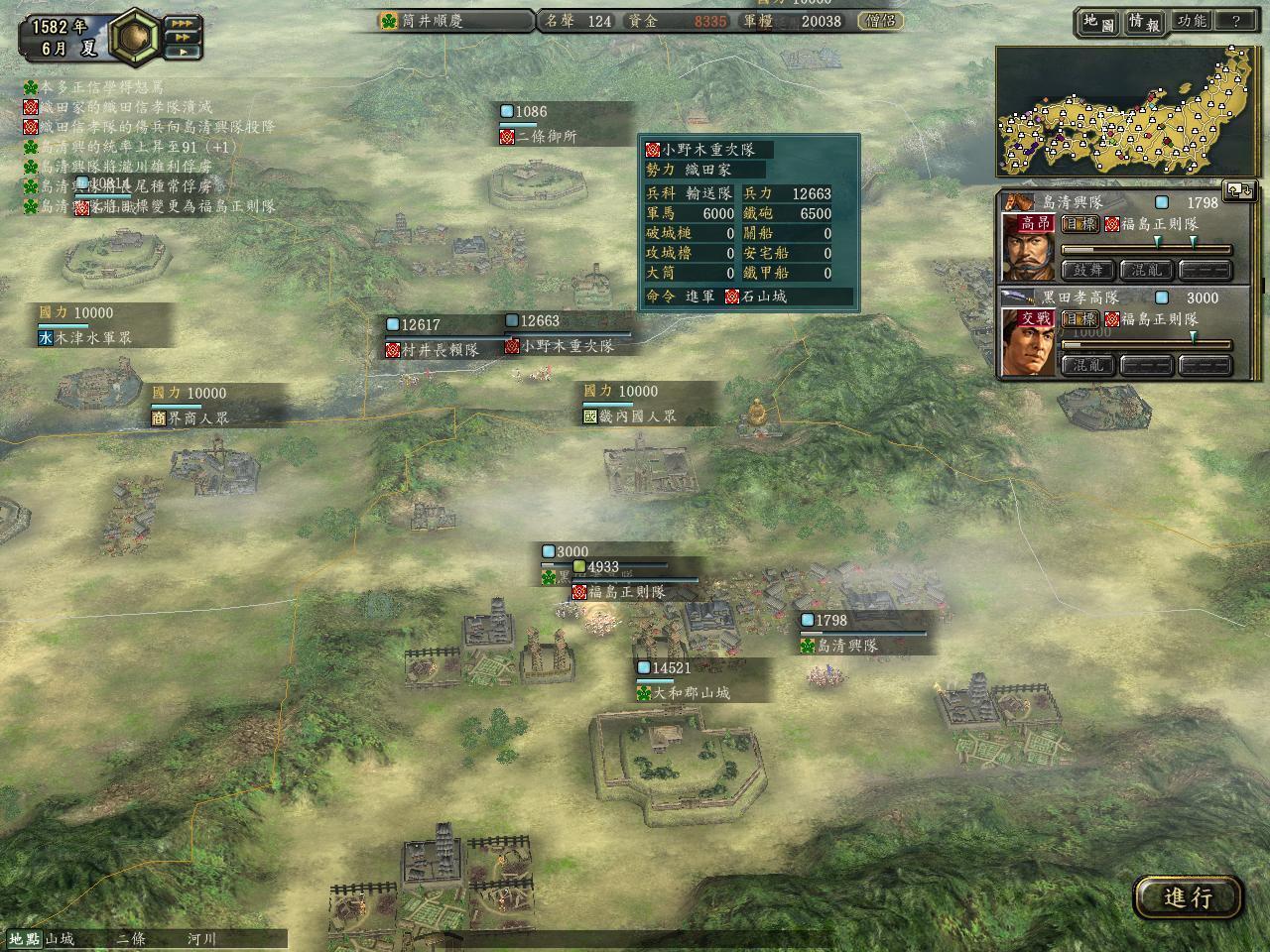
Task: Open help with the question mark button
Action: [1235, 22]
